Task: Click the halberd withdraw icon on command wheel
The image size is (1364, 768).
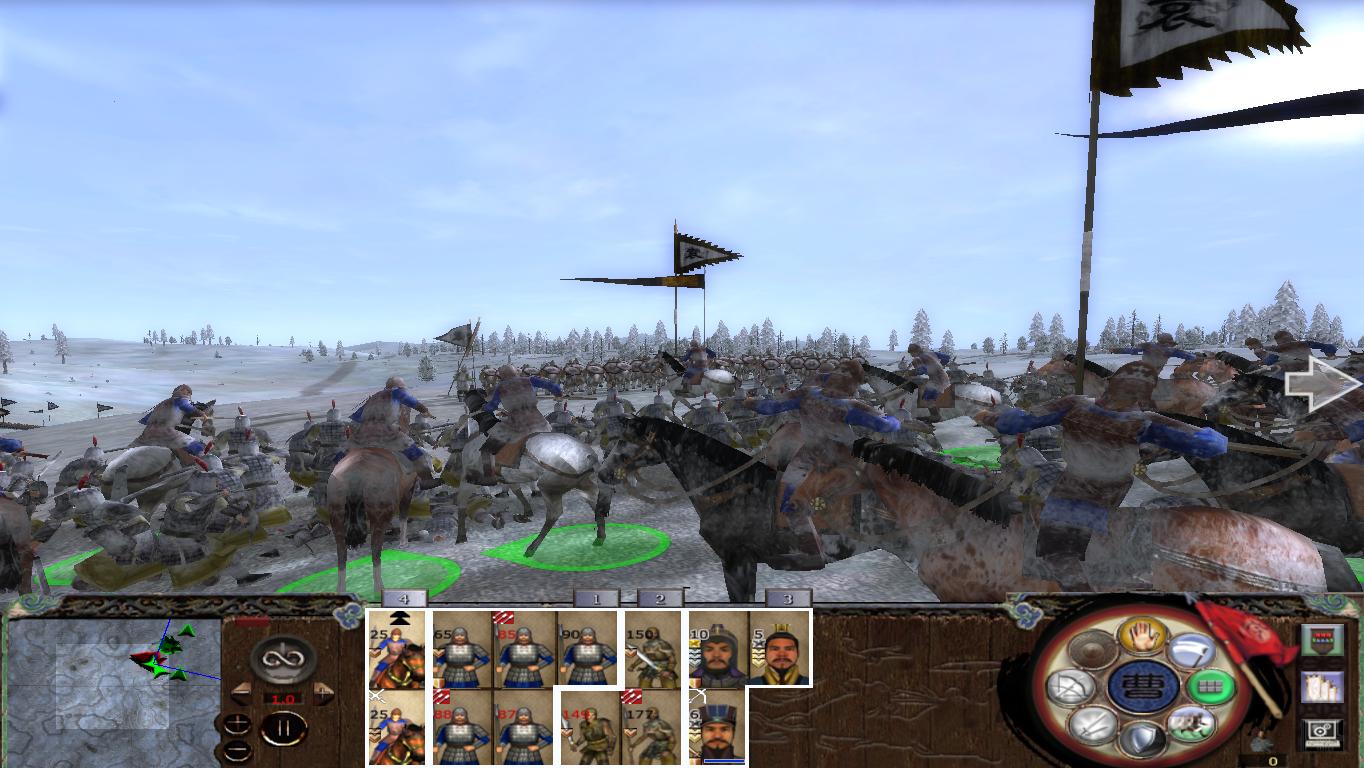Action: coord(1192,650)
